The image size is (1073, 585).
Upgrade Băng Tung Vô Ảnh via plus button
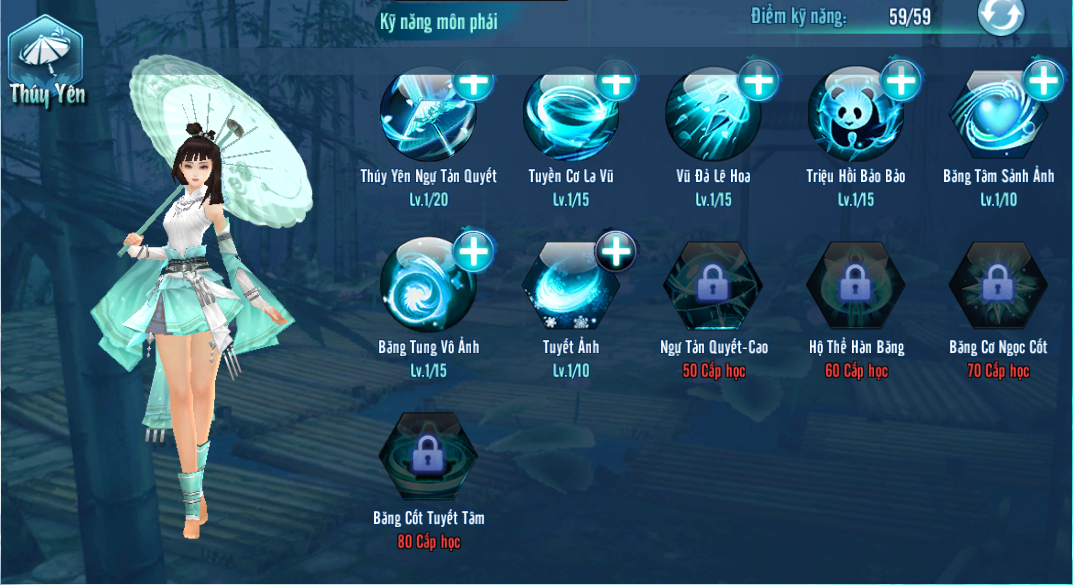click(x=474, y=252)
